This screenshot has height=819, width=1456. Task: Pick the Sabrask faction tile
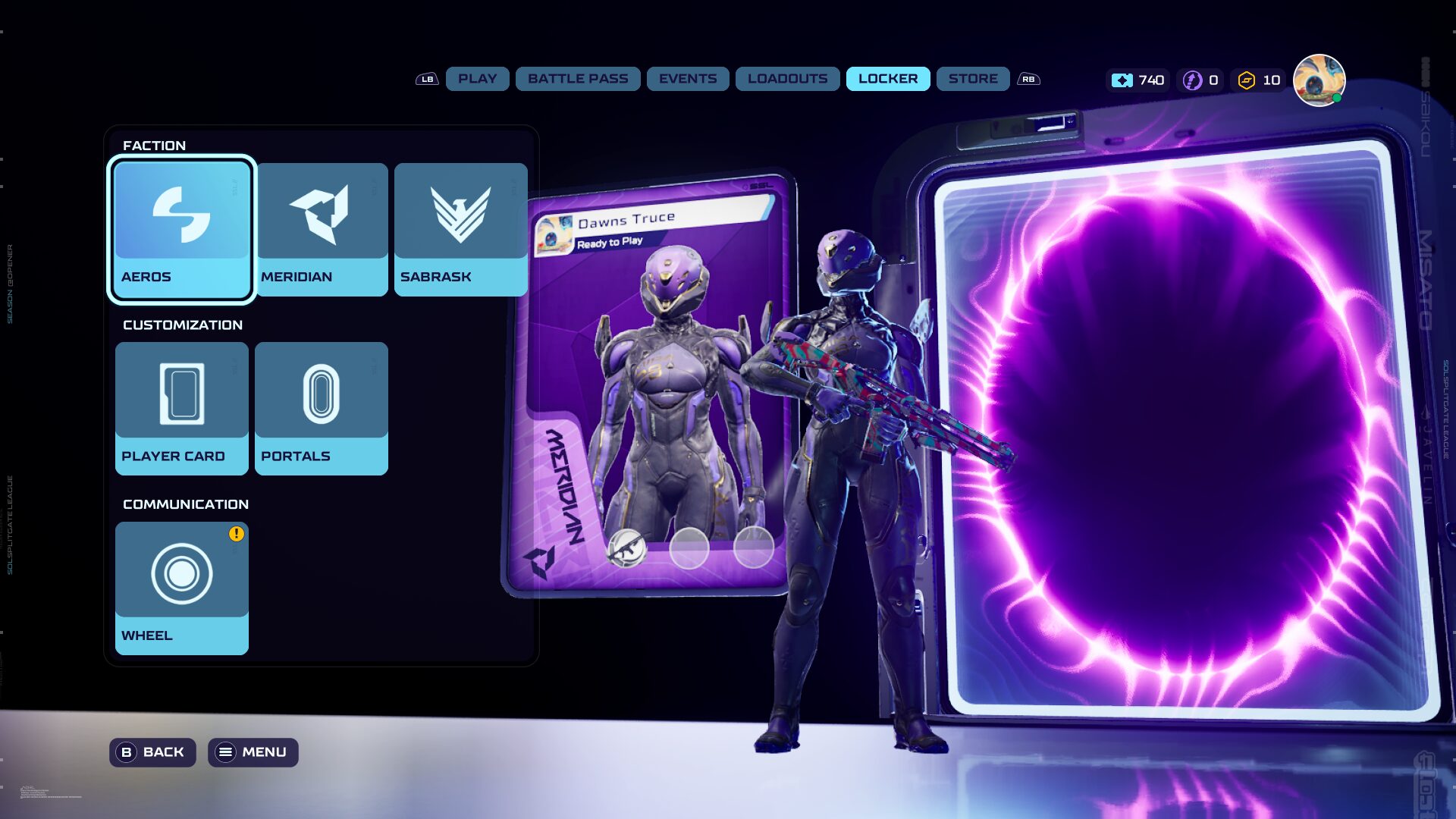click(x=460, y=229)
